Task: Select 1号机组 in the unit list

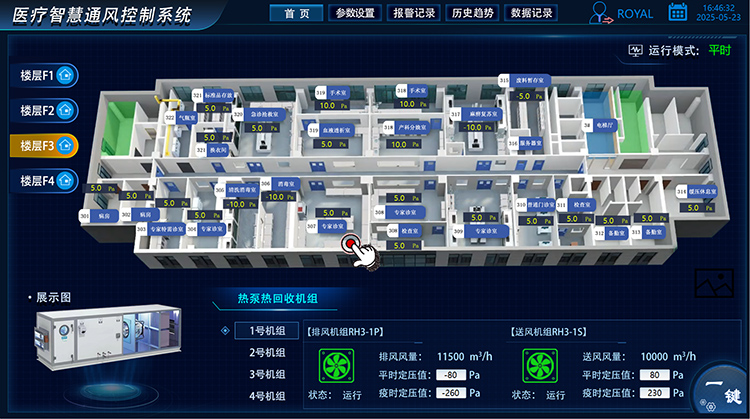Action: 267,331
